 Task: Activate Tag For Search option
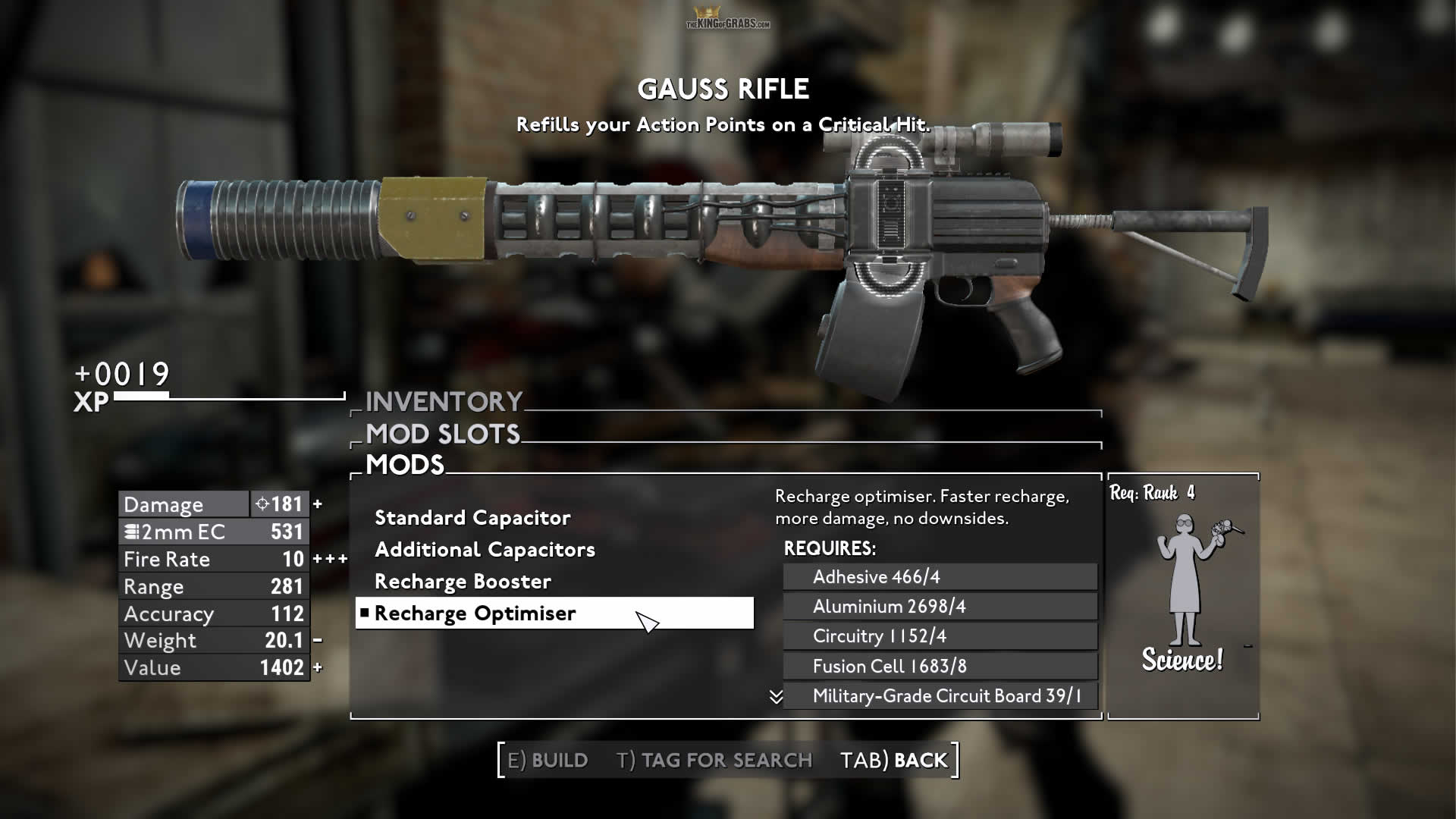(714, 760)
